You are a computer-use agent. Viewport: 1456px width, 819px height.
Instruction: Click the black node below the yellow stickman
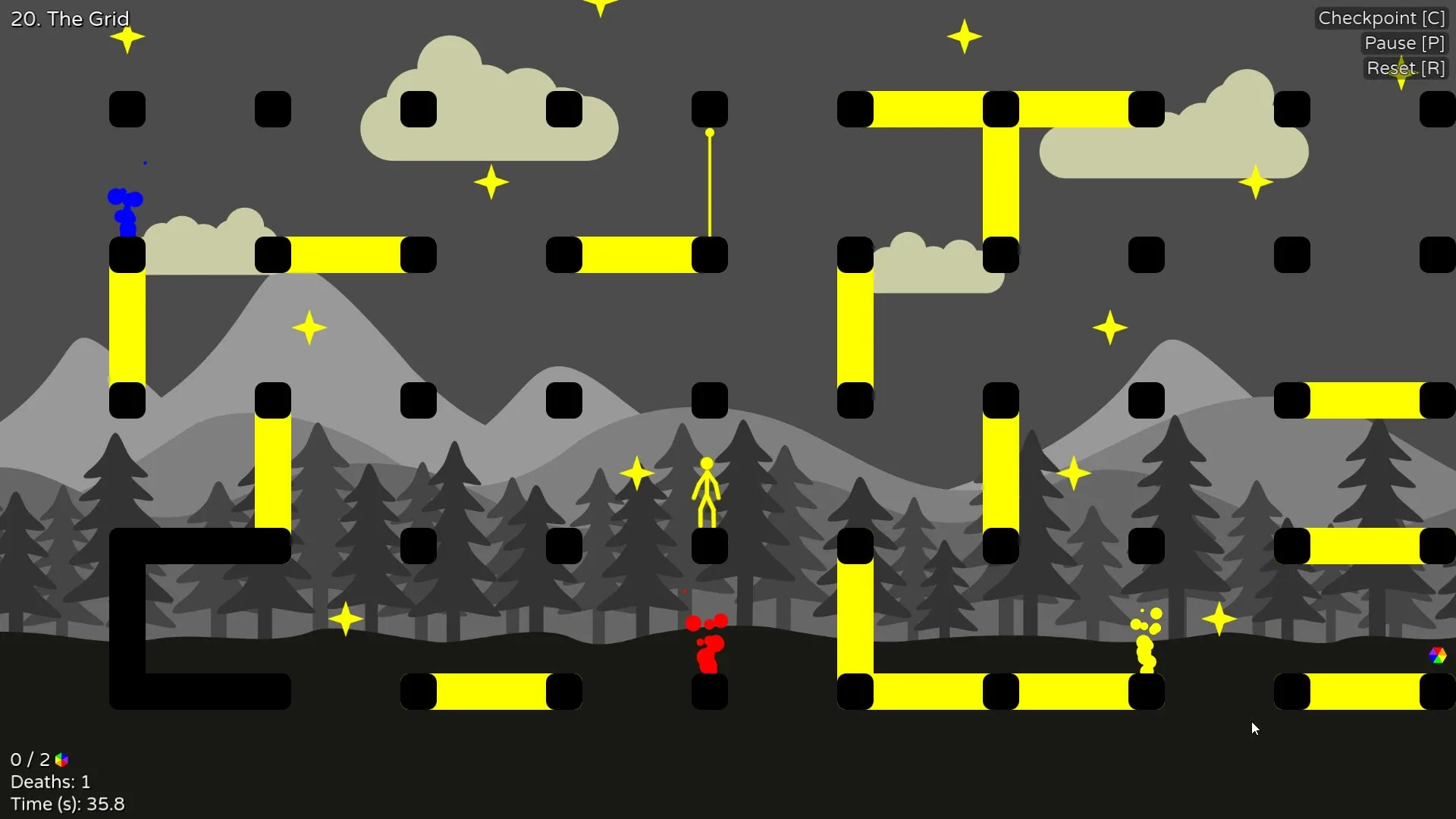711,546
